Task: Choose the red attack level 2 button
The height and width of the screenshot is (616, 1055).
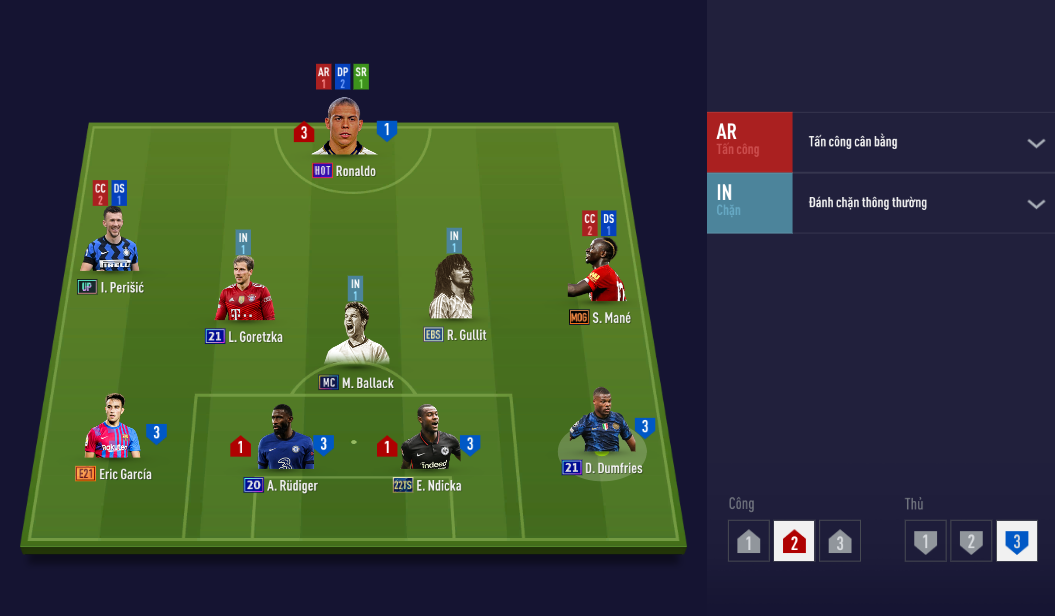Action: point(794,542)
